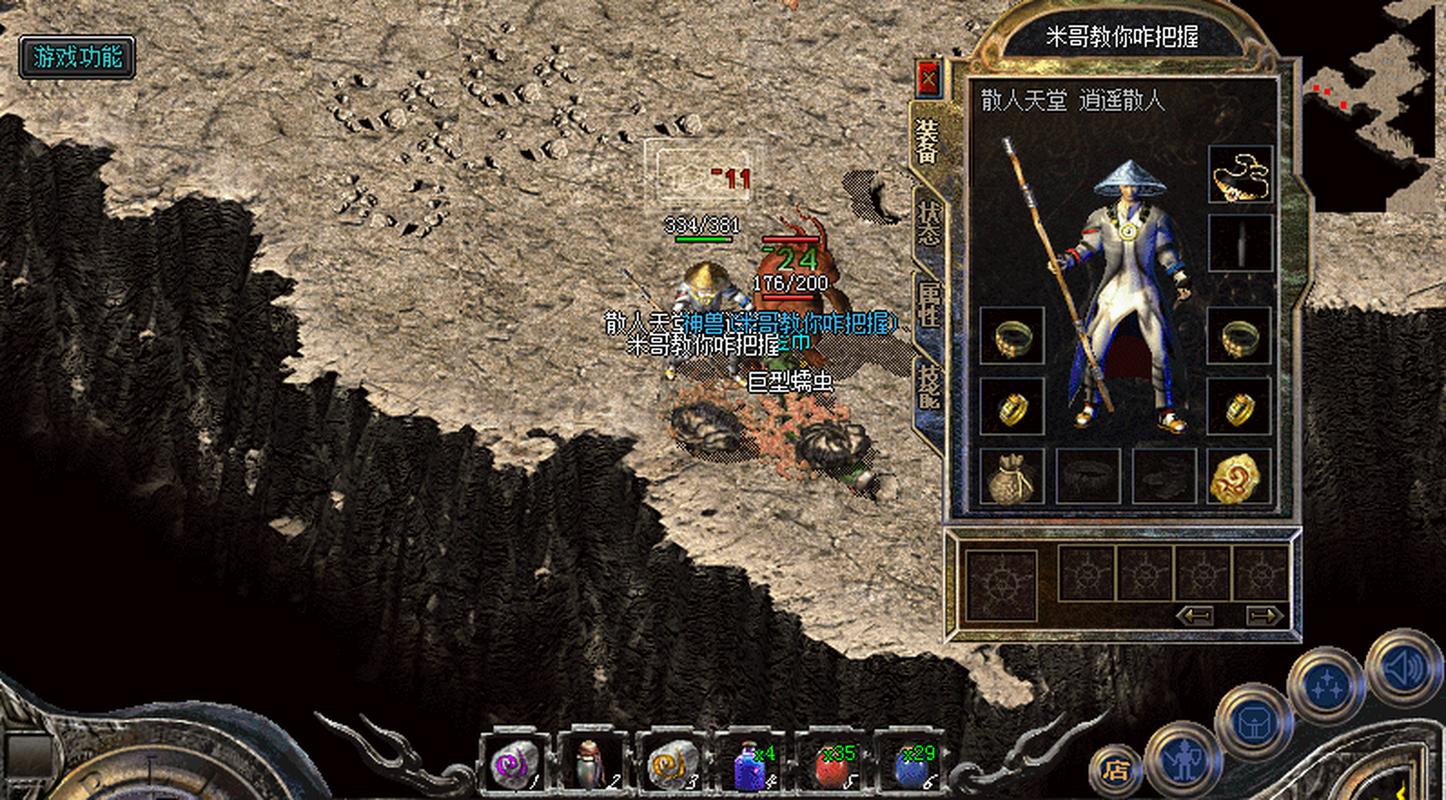Open the 店 shop button

click(x=1115, y=770)
